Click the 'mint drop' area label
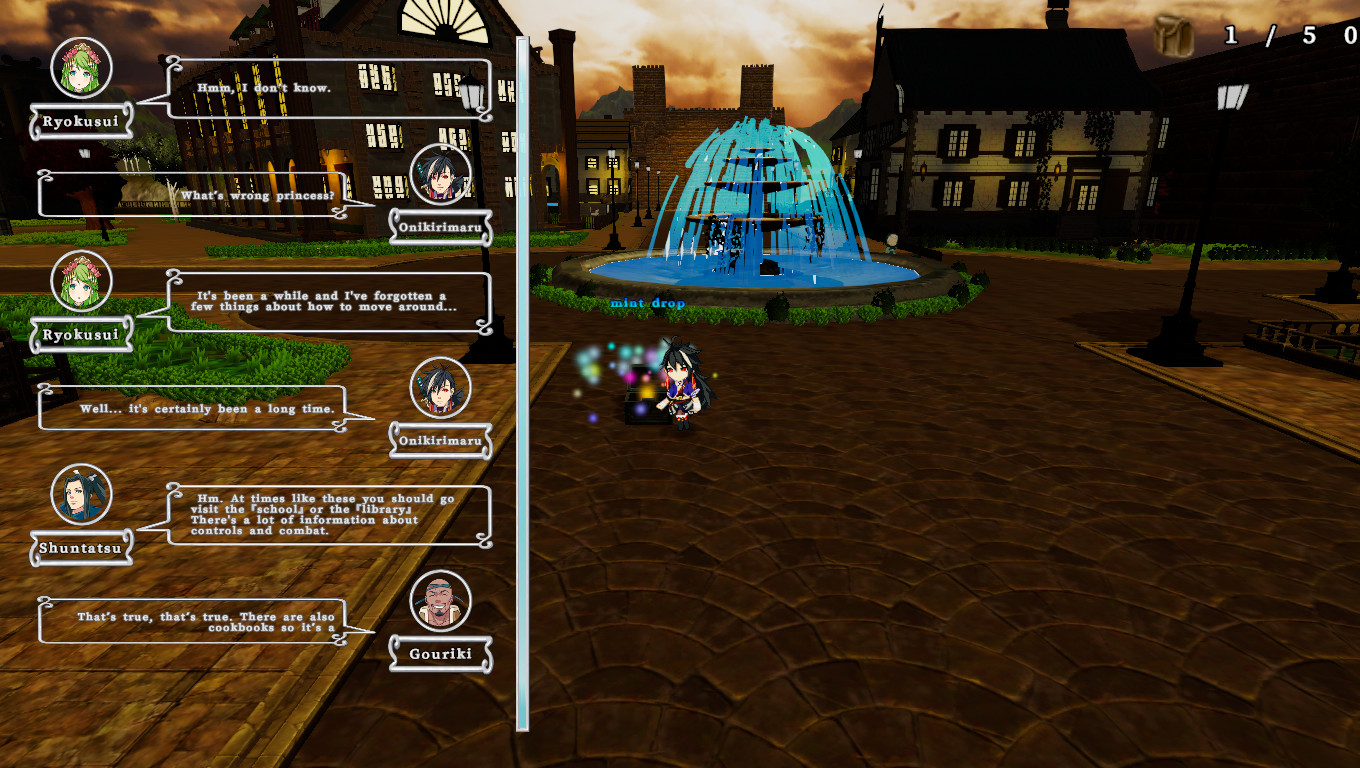 646,302
